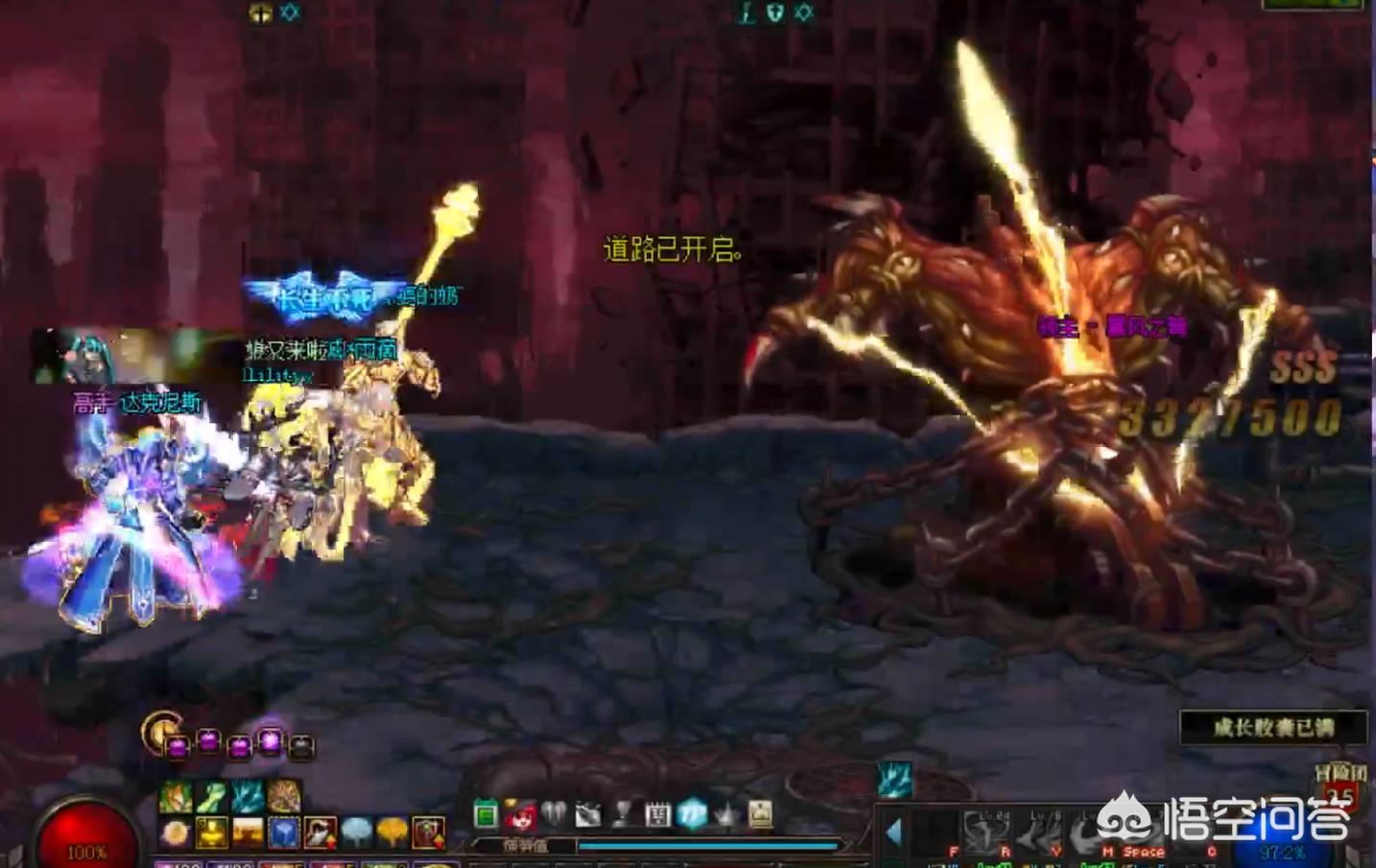Click the 成长胶囊已满 notification
1376x868 pixels.
(1272, 728)
